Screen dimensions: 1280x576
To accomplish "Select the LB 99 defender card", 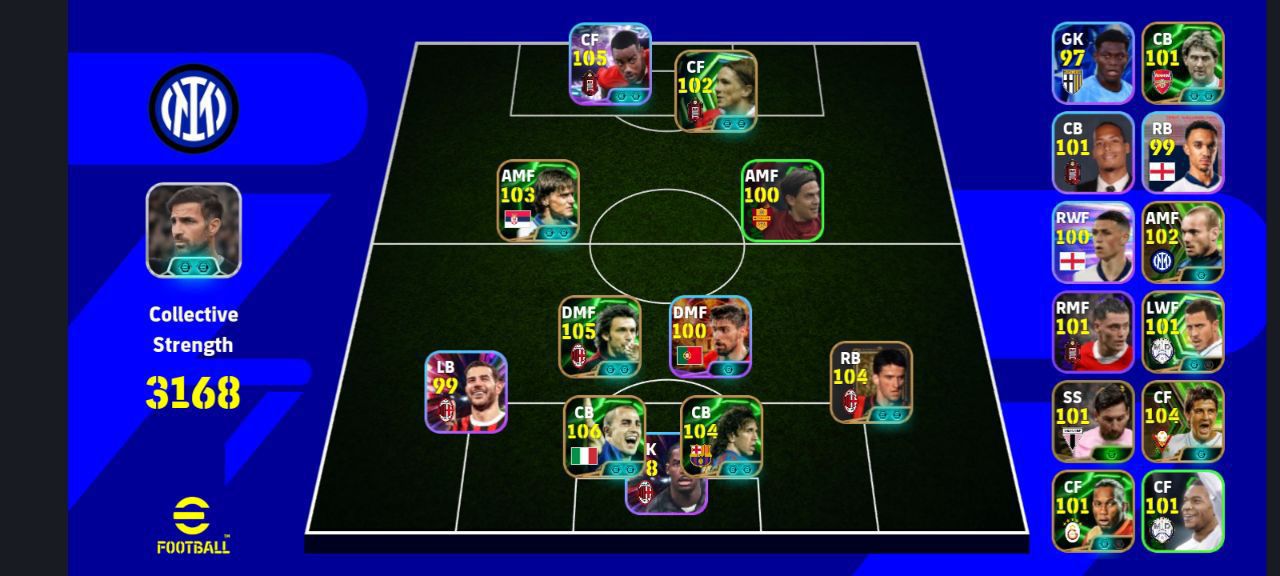I will [466, 391].
